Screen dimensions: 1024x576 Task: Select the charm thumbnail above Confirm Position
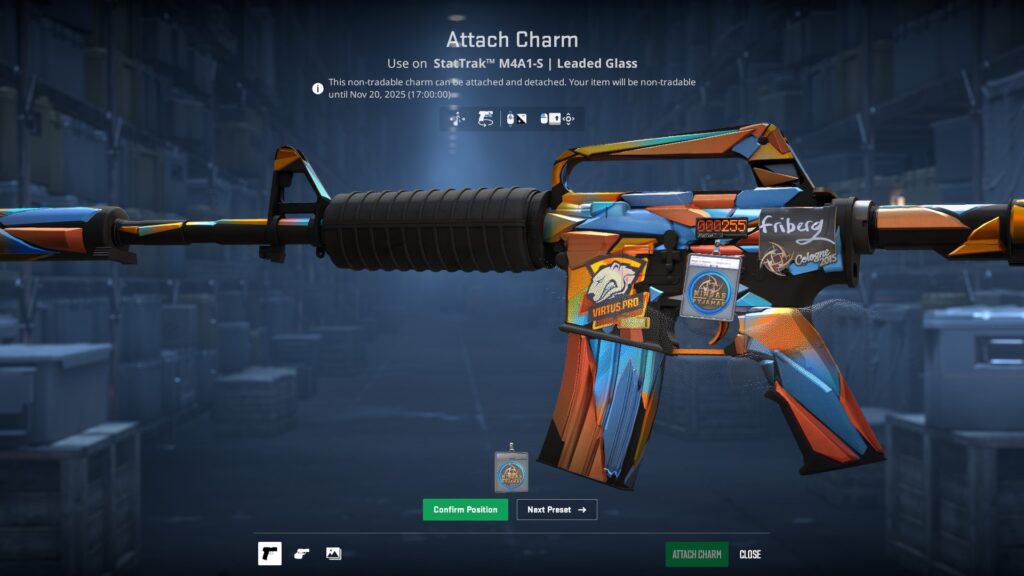511,470
